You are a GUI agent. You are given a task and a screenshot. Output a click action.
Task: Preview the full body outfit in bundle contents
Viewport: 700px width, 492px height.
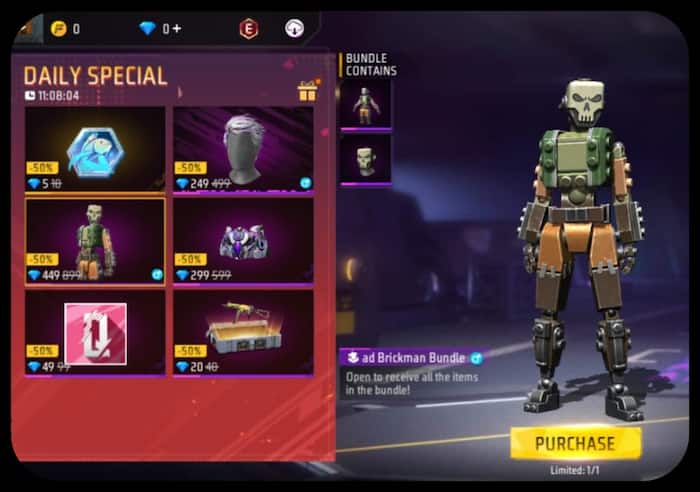365,105
